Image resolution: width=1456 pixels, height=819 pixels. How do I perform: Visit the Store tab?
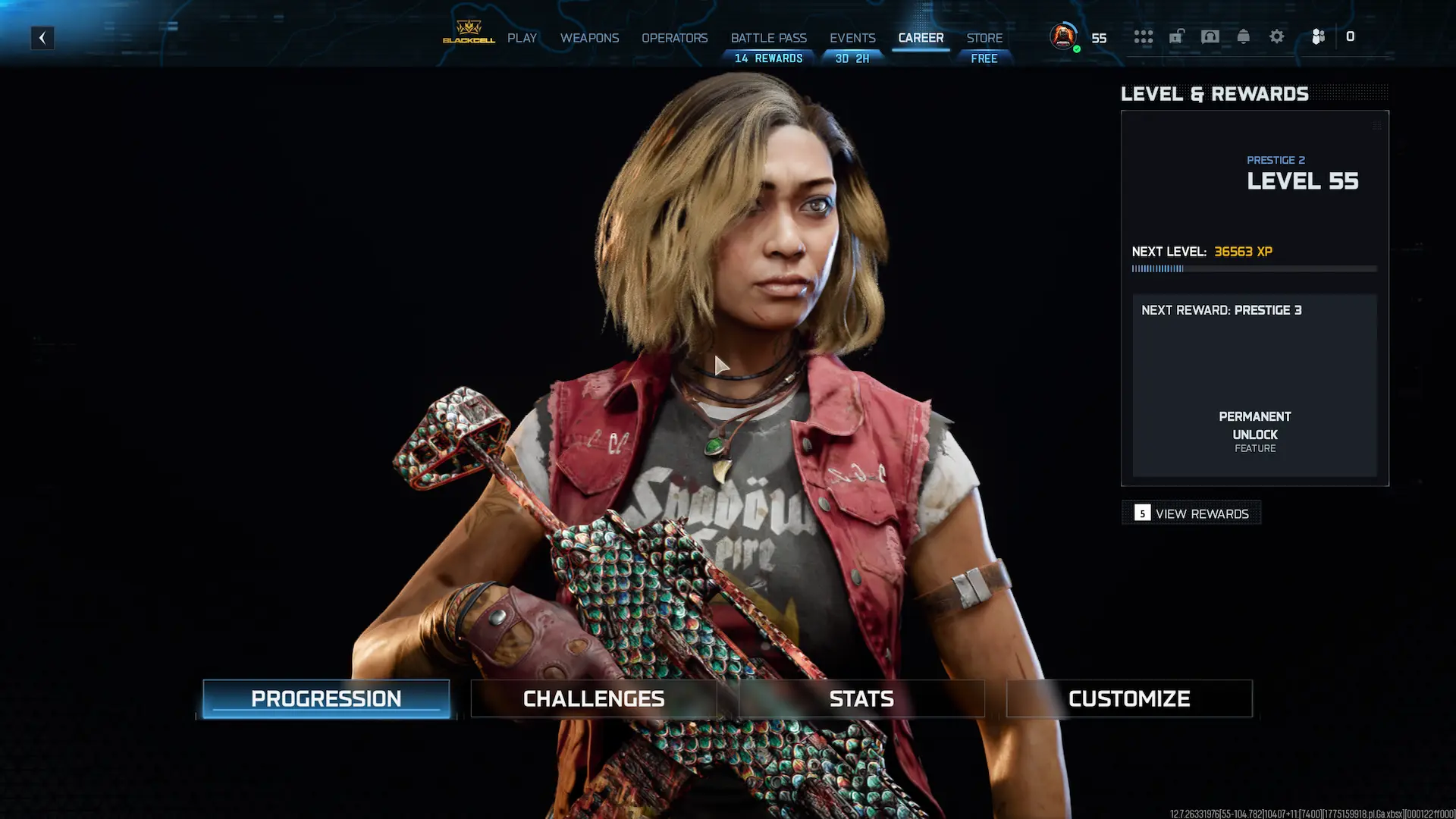(x=984, y=38)
